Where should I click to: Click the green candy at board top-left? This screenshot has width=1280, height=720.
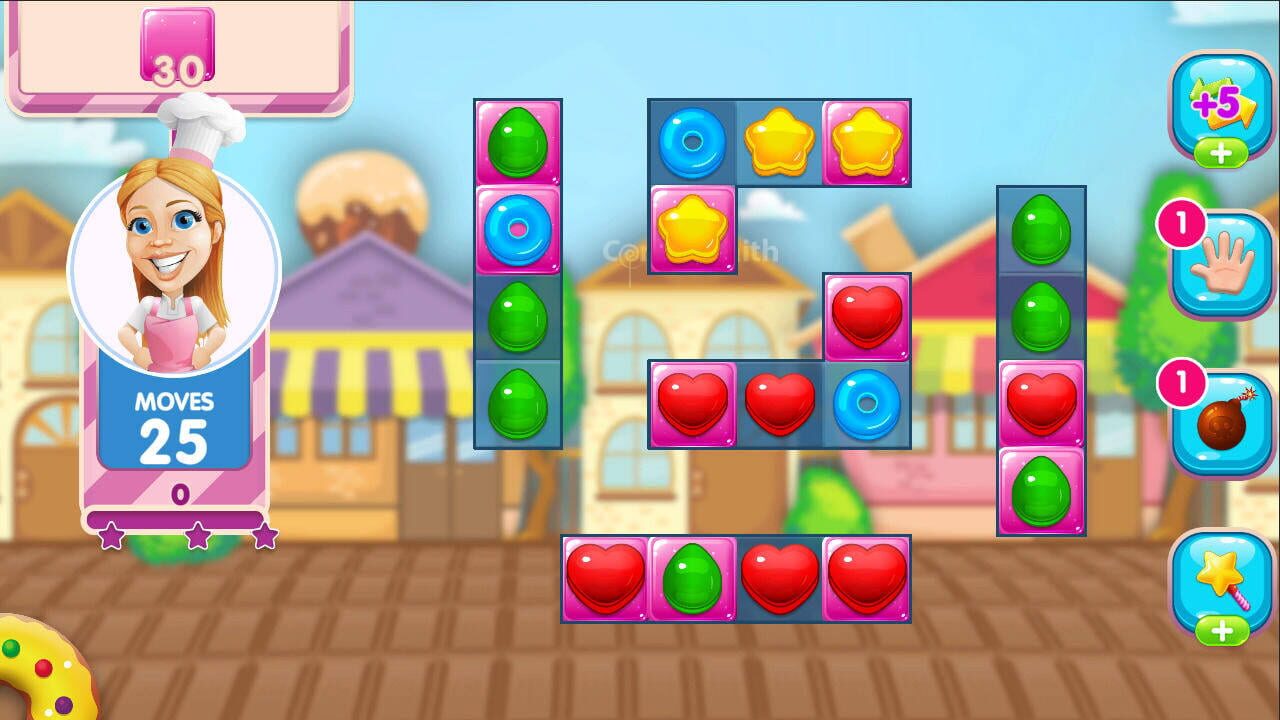518,141
